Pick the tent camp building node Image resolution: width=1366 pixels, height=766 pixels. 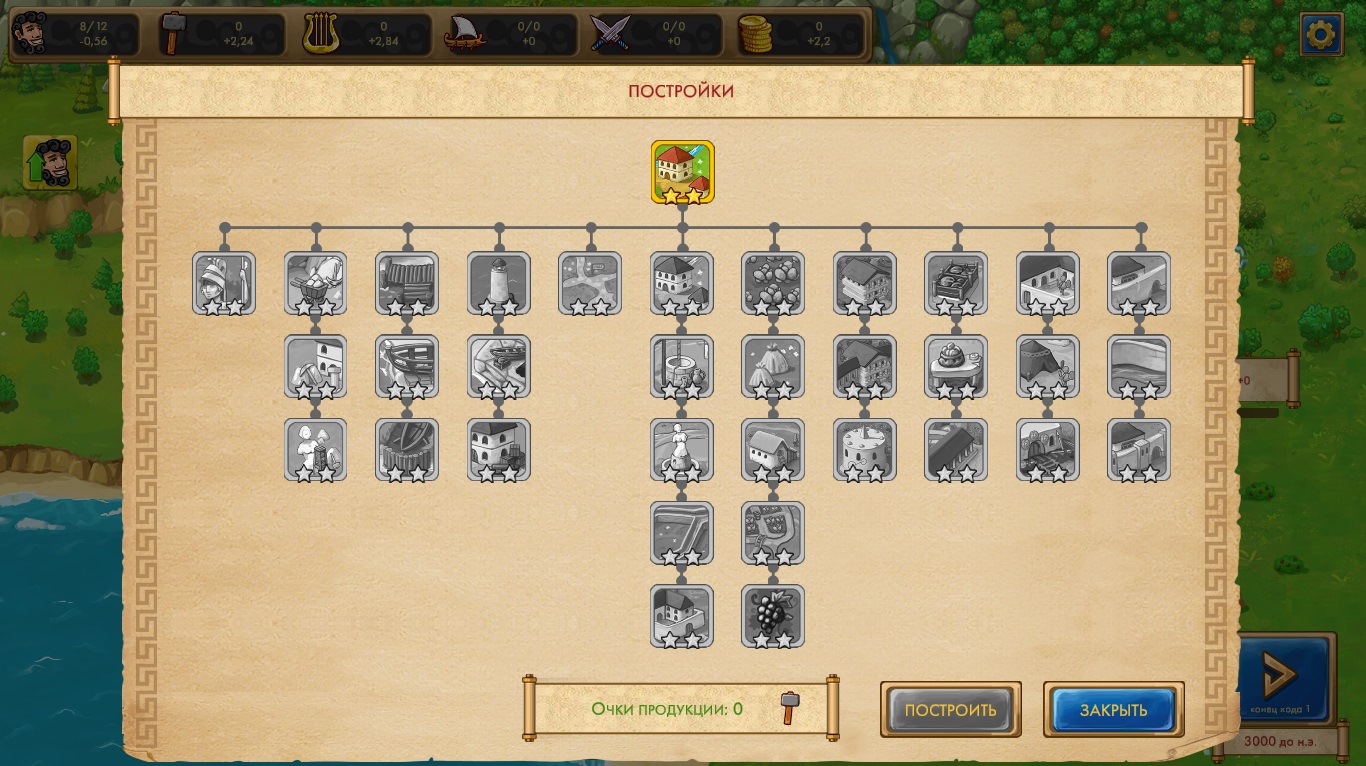(1048, 366)
